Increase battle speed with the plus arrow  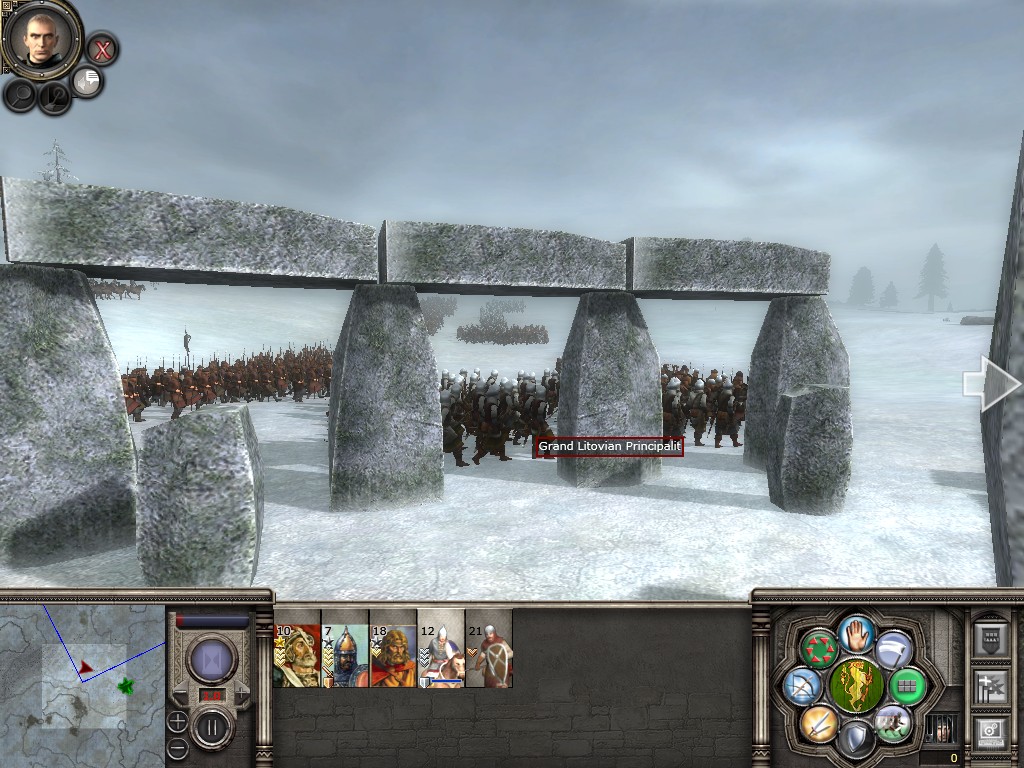pos(241,694)
